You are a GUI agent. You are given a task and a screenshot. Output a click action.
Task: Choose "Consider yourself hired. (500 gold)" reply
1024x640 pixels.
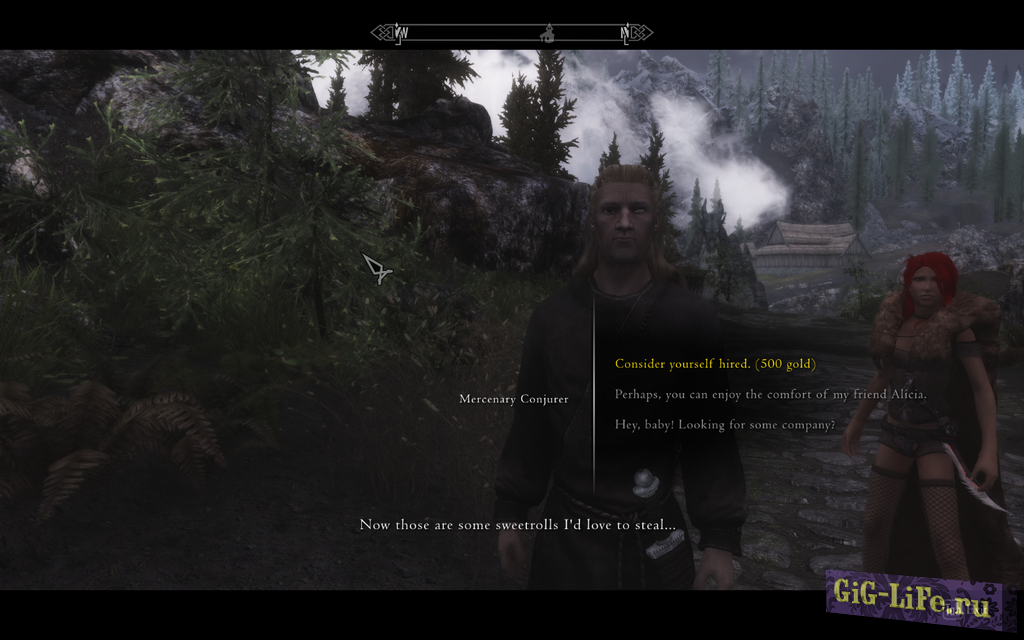tap(715, 364)
